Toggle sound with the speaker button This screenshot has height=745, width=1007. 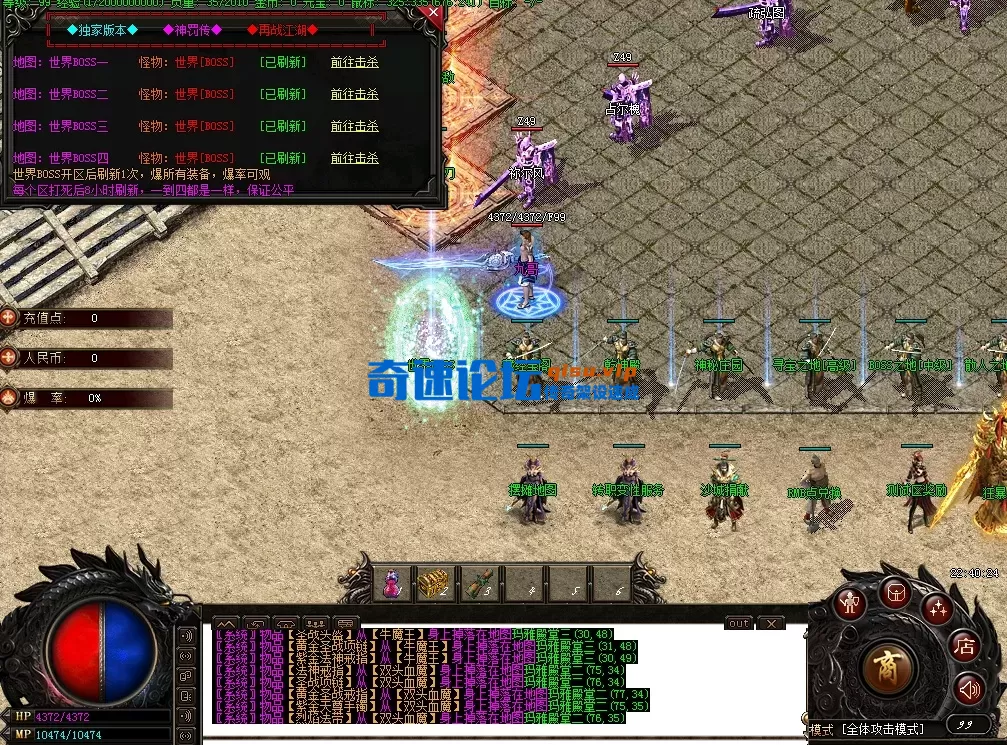tap(967, 688)
